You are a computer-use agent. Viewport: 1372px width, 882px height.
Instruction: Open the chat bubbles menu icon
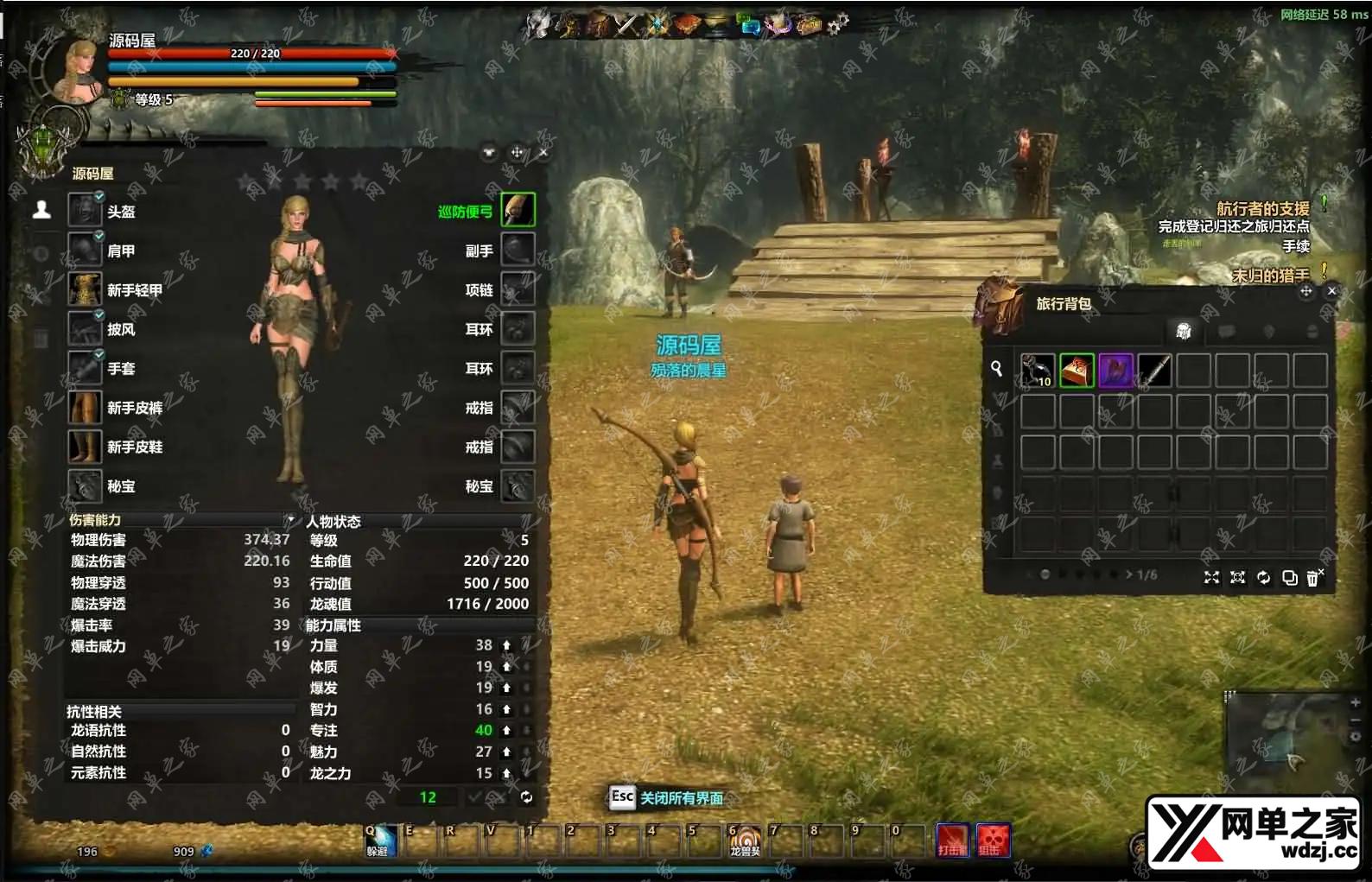[747, 24]
